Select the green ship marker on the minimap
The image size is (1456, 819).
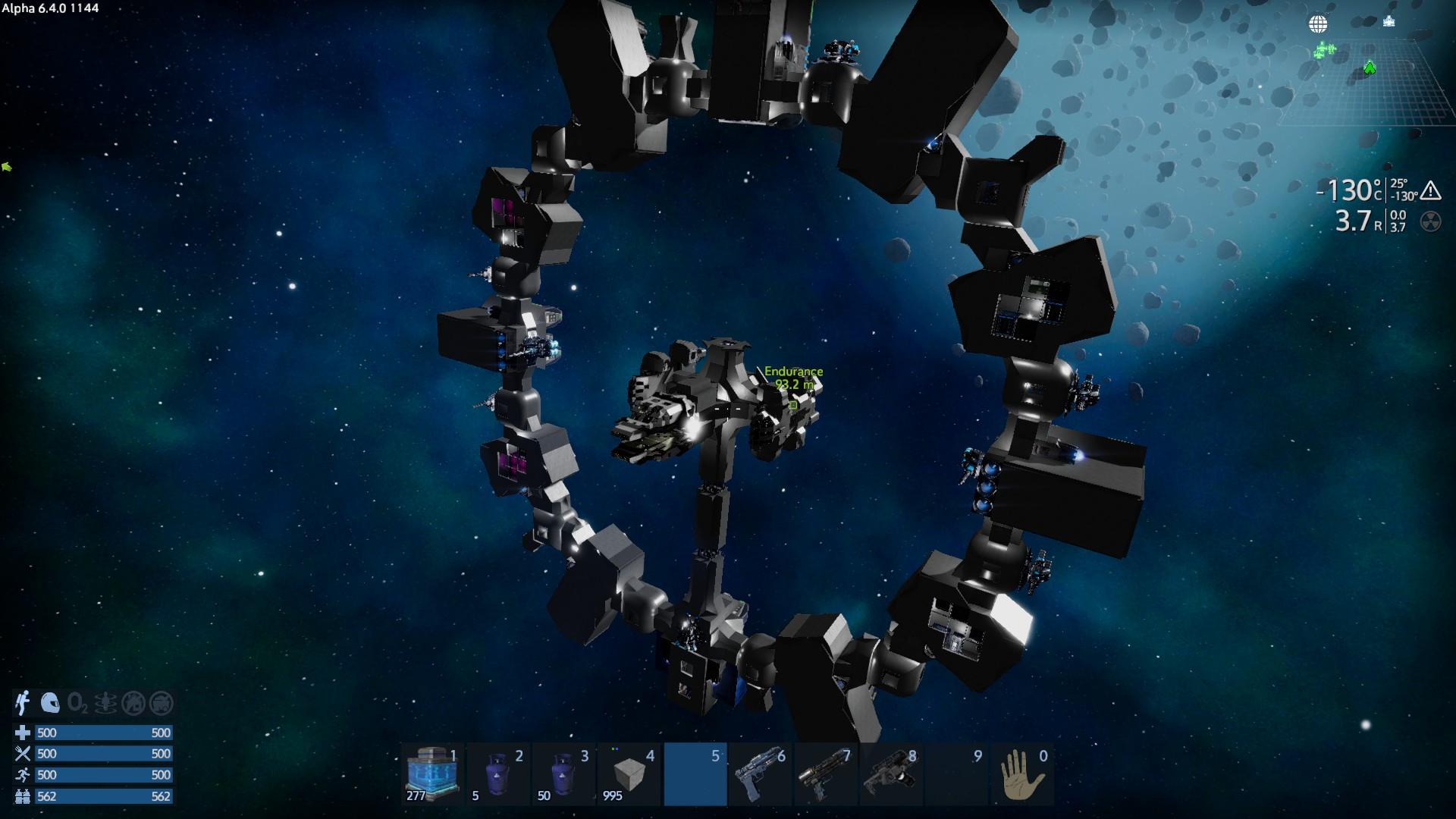point(1324,50)
